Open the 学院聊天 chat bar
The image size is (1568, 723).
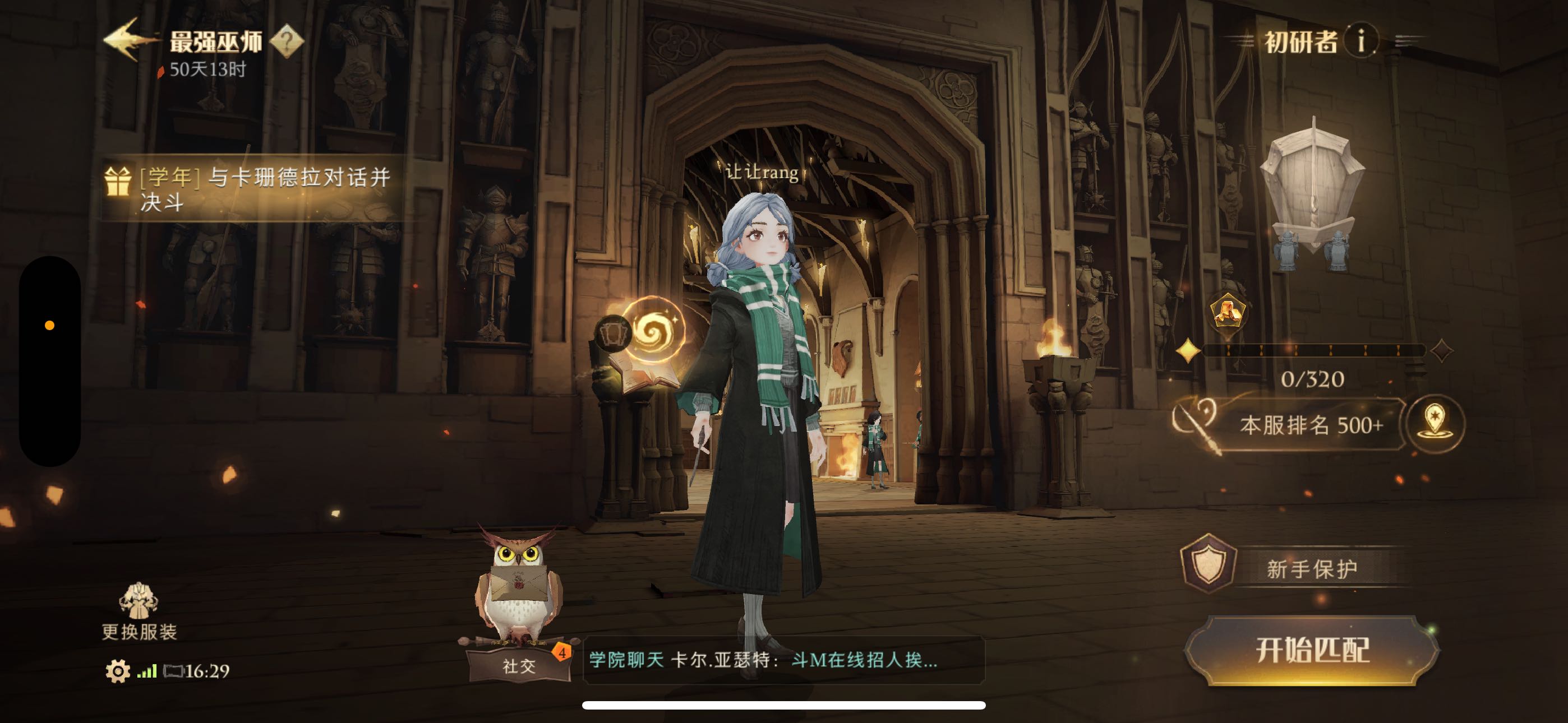[x=783, y=660]
